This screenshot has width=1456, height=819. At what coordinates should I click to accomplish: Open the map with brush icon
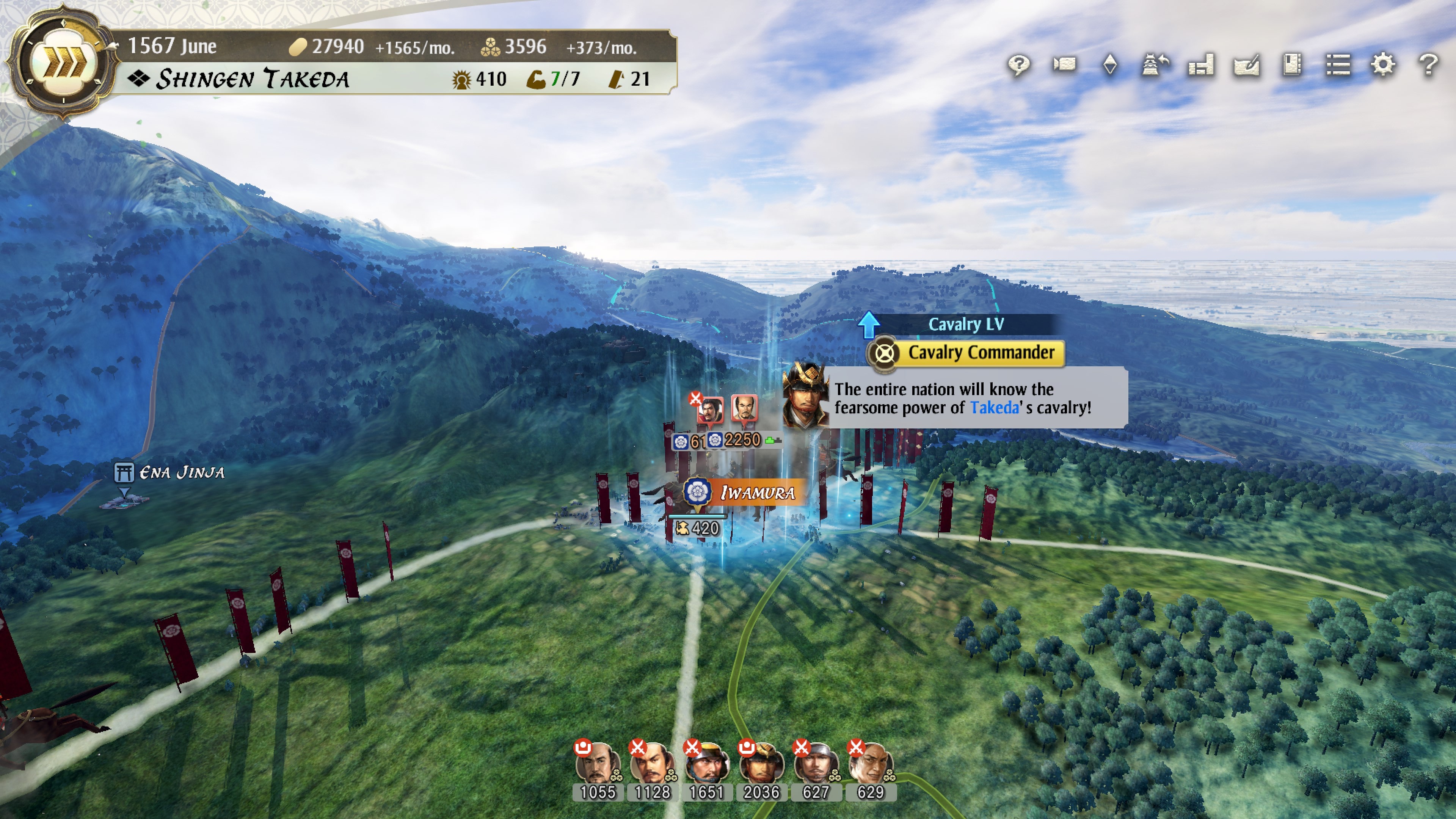1247,64
